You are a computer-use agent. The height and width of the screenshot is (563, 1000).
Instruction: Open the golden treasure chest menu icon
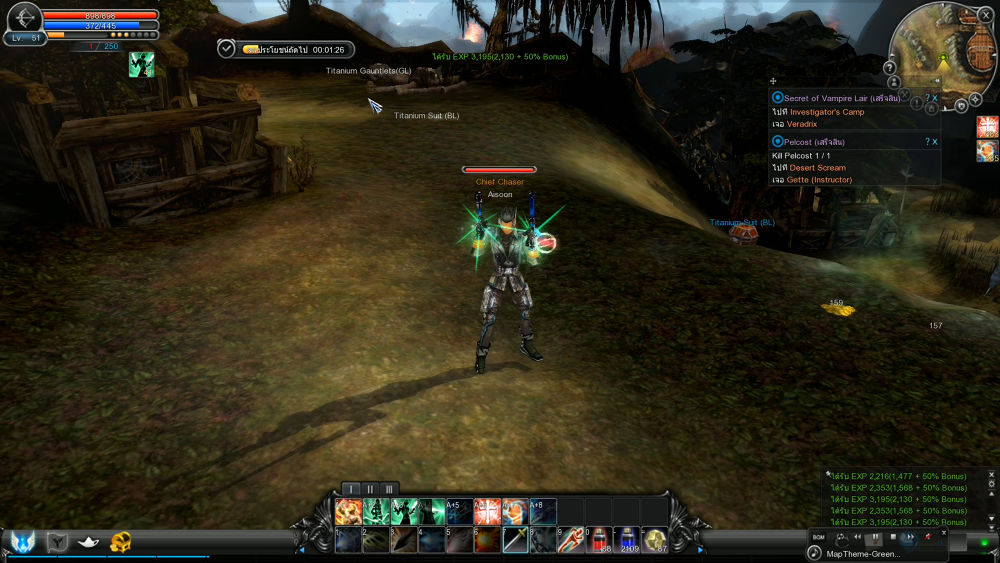121,542
